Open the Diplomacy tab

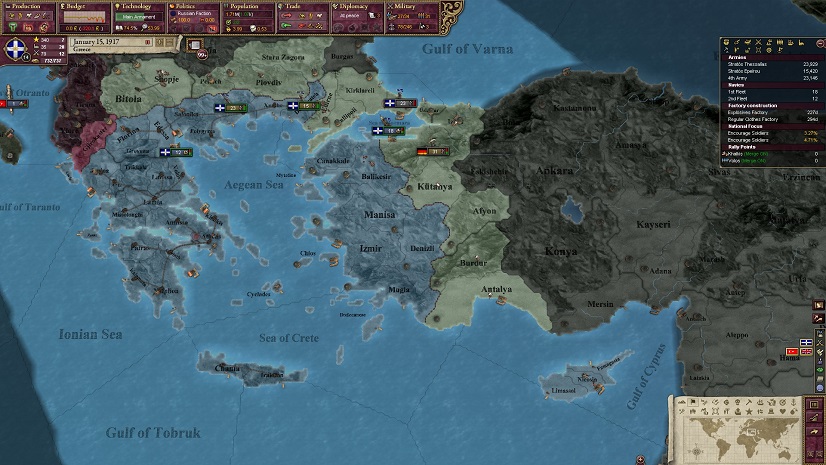pyautogui.click(x=355, y=6)
